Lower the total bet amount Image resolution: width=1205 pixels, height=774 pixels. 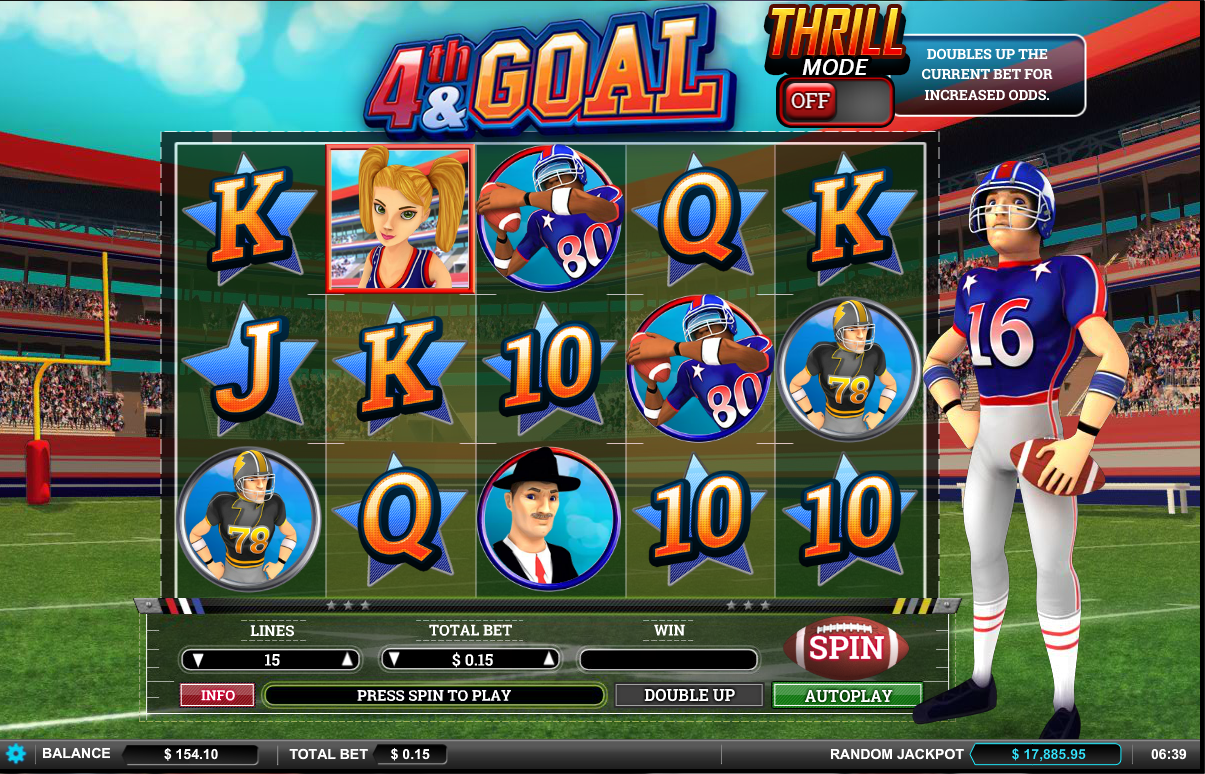click(396, 660)
